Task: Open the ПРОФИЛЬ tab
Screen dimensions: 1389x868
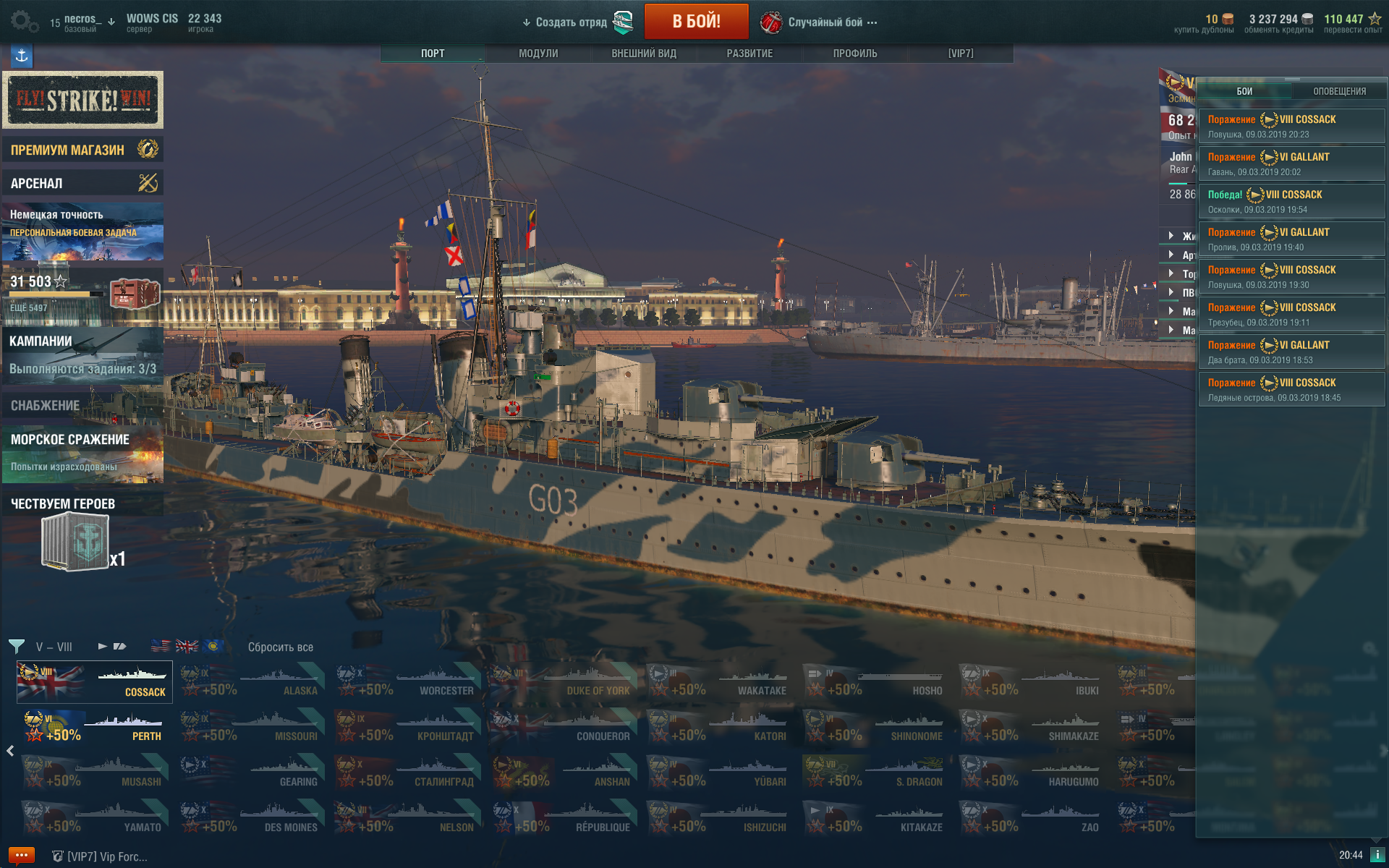Action: (855, 54)
